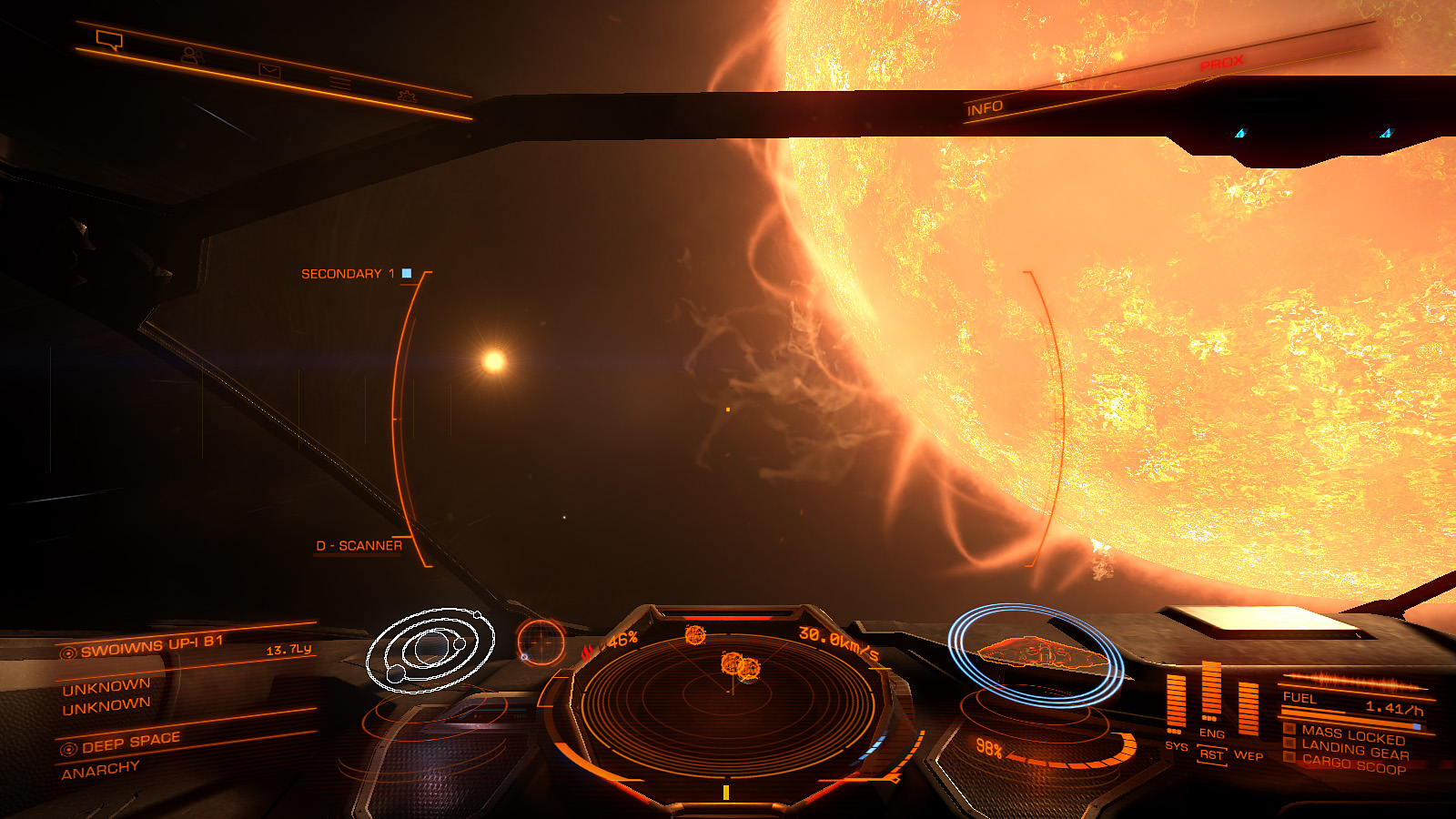Open the white orbit system map icon
This screenshot has height=819, width=1456.
430,650
